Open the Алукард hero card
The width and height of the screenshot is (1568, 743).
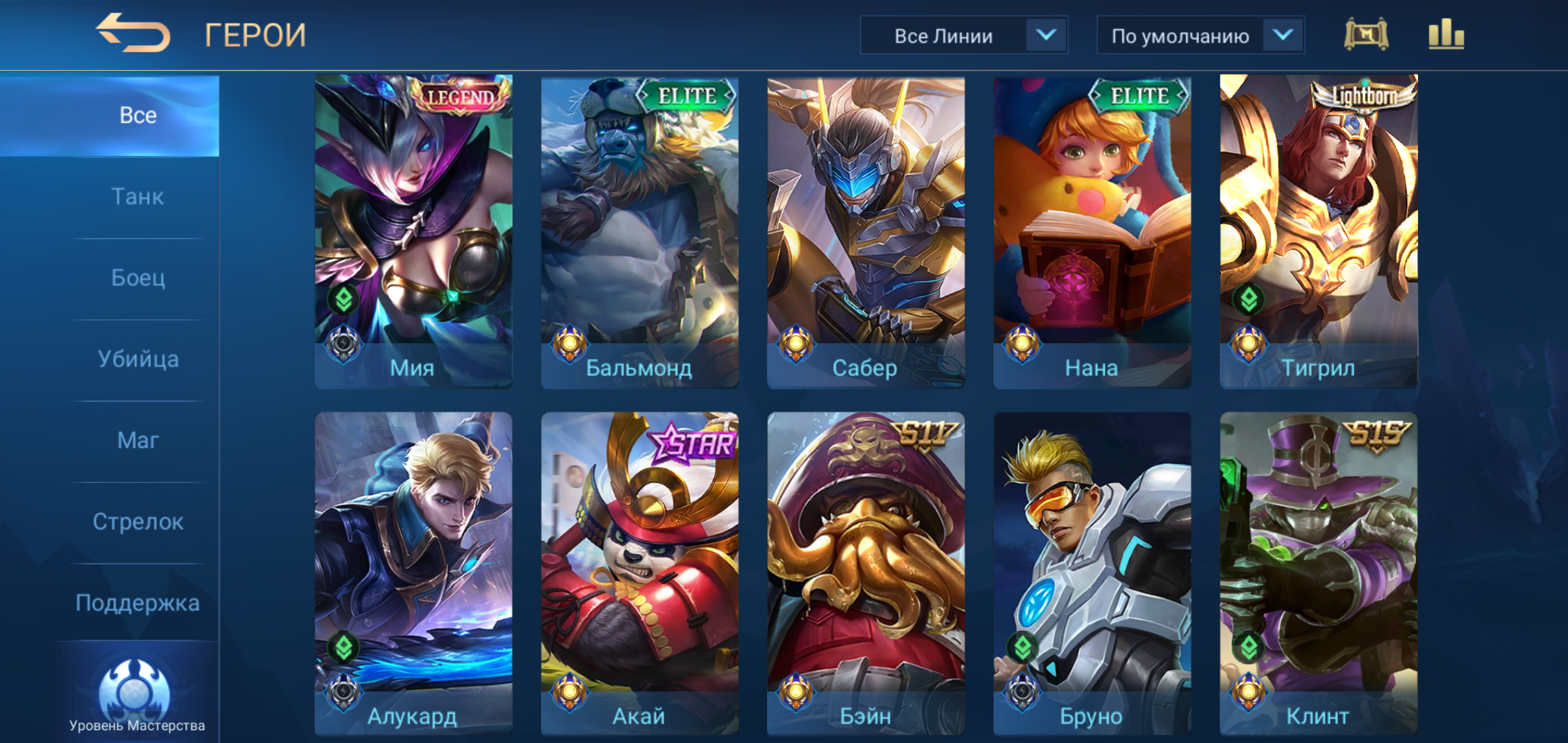pos(413,573)
